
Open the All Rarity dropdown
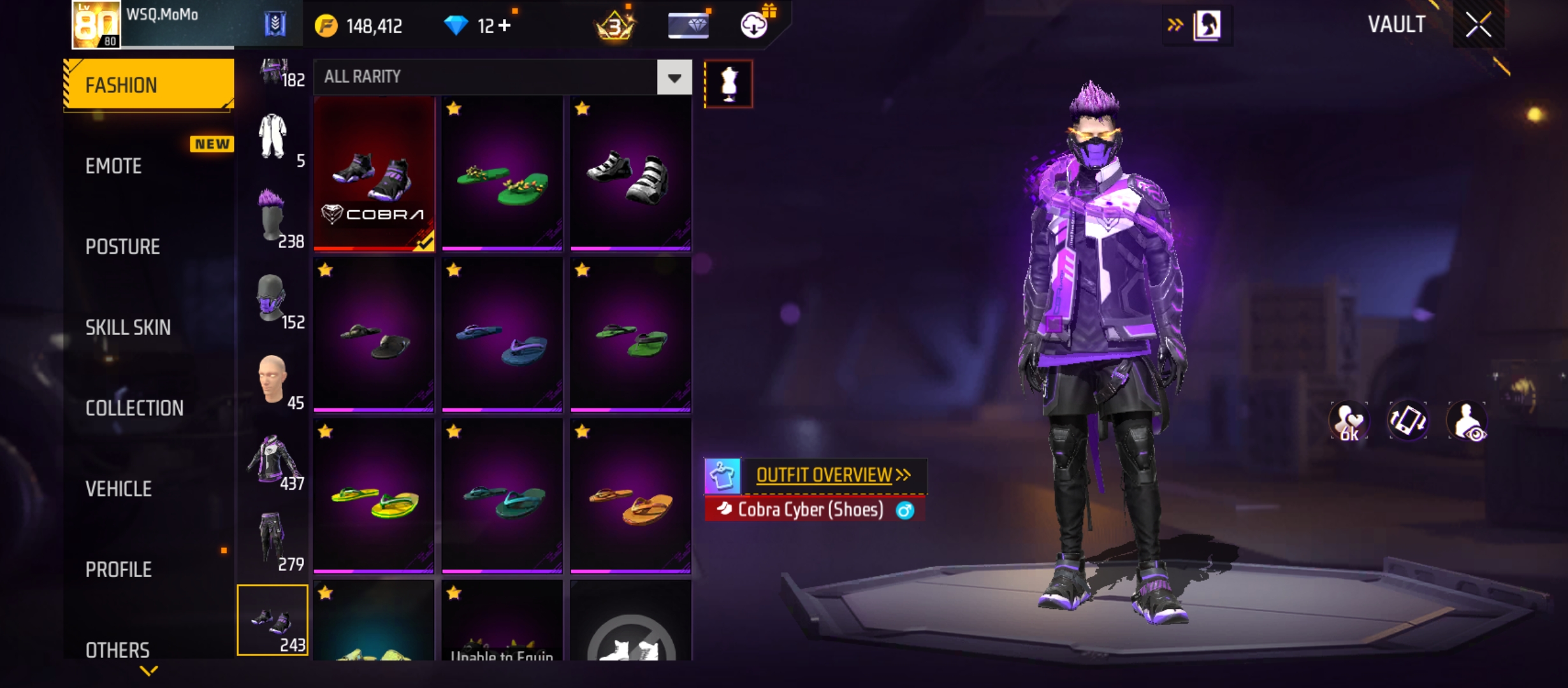click(x=674, y=78)
